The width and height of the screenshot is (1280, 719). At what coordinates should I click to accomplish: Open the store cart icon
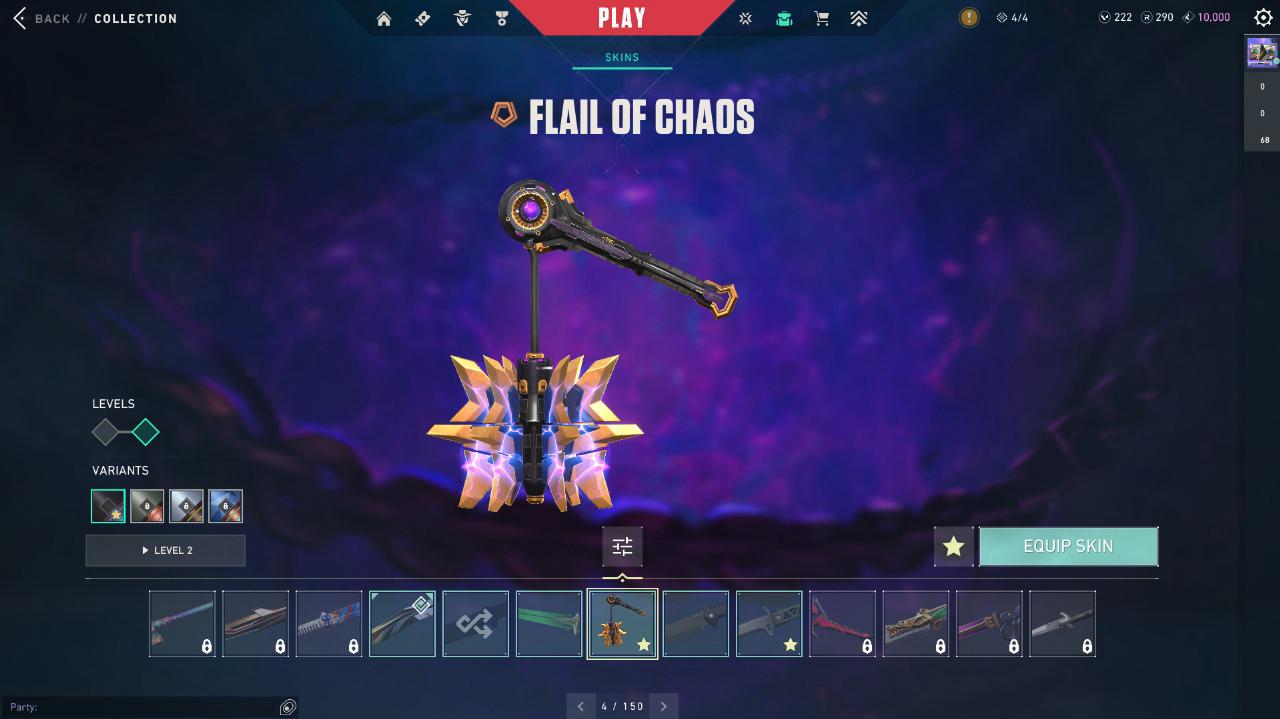(822, 18)
